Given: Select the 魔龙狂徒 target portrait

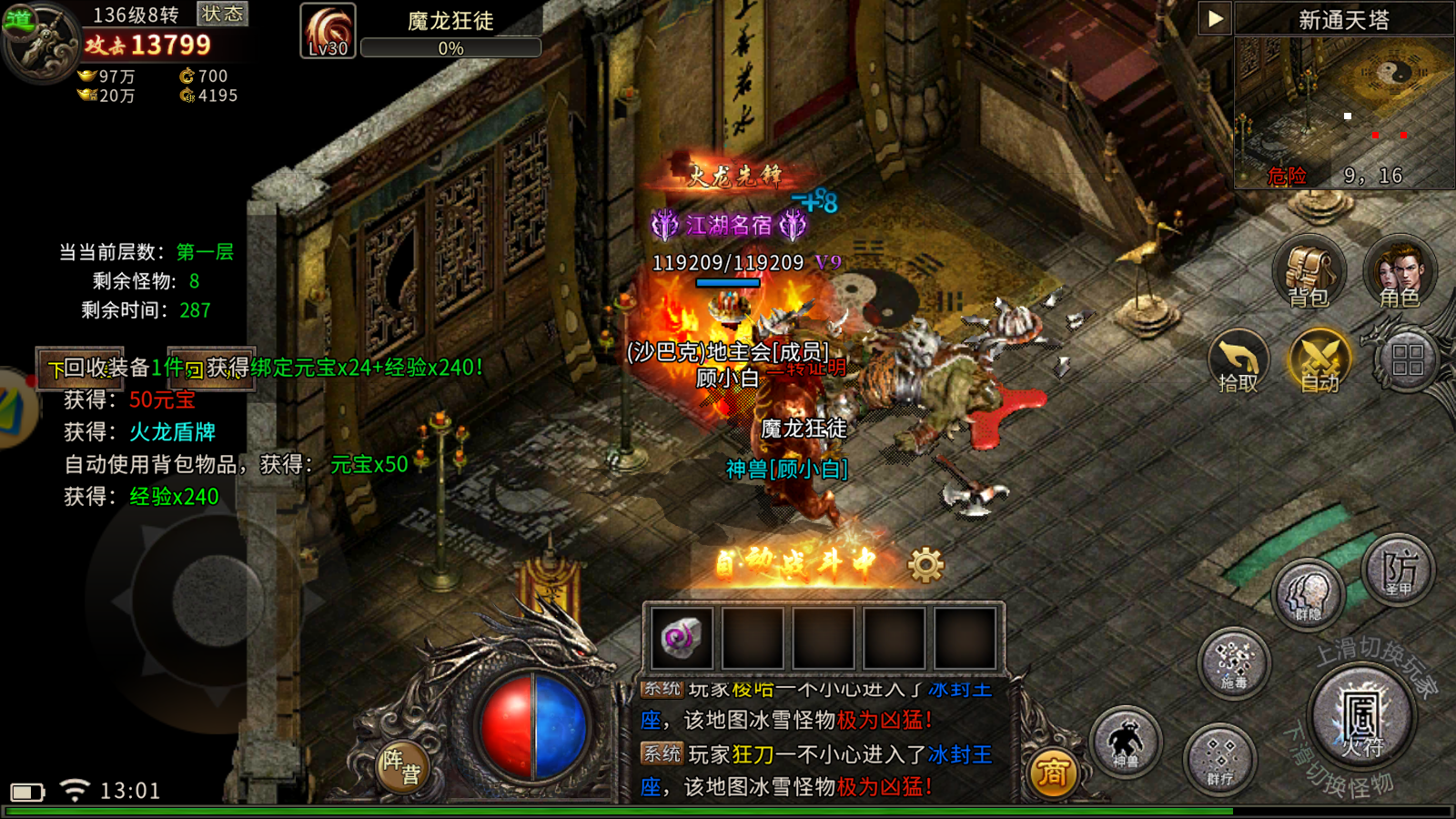Looking at the screenshot, I should click(328, 30).
